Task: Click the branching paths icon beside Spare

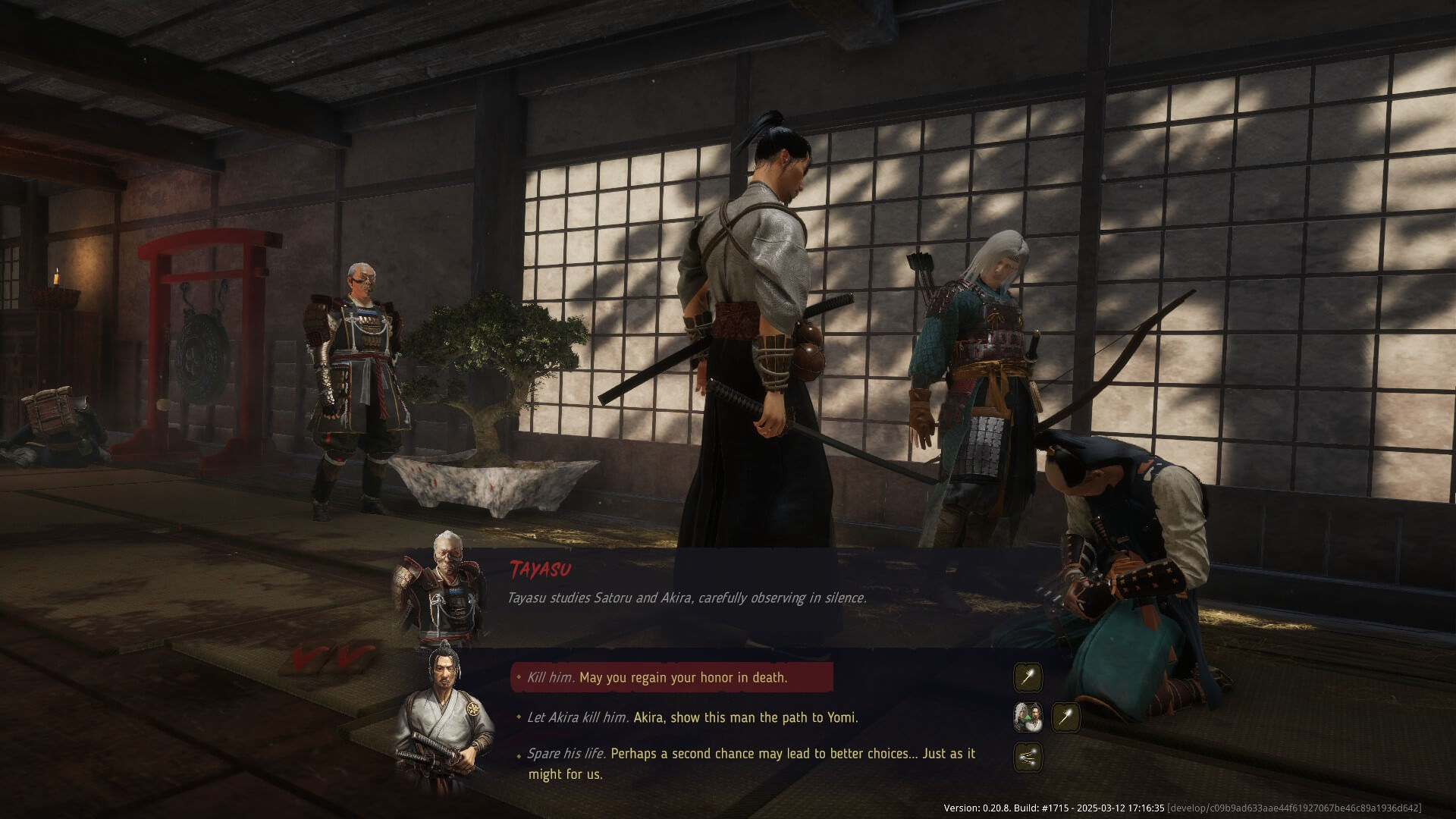Action: (x=1028, y=757)
